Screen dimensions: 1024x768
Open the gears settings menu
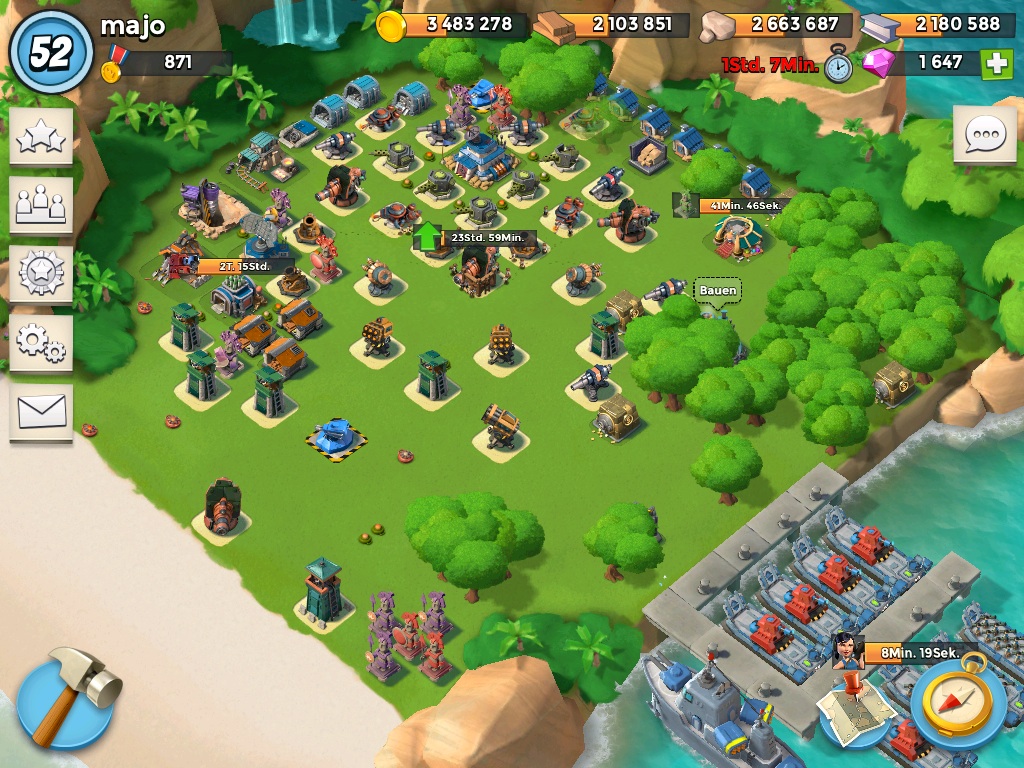[x=41, y=342]
